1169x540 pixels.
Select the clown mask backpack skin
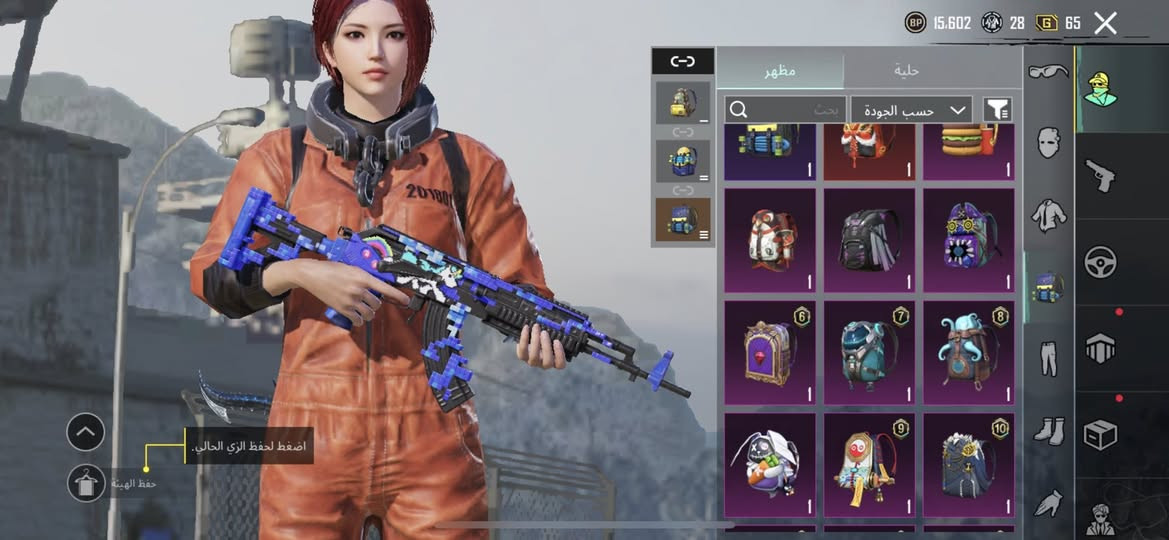[868, 463]
